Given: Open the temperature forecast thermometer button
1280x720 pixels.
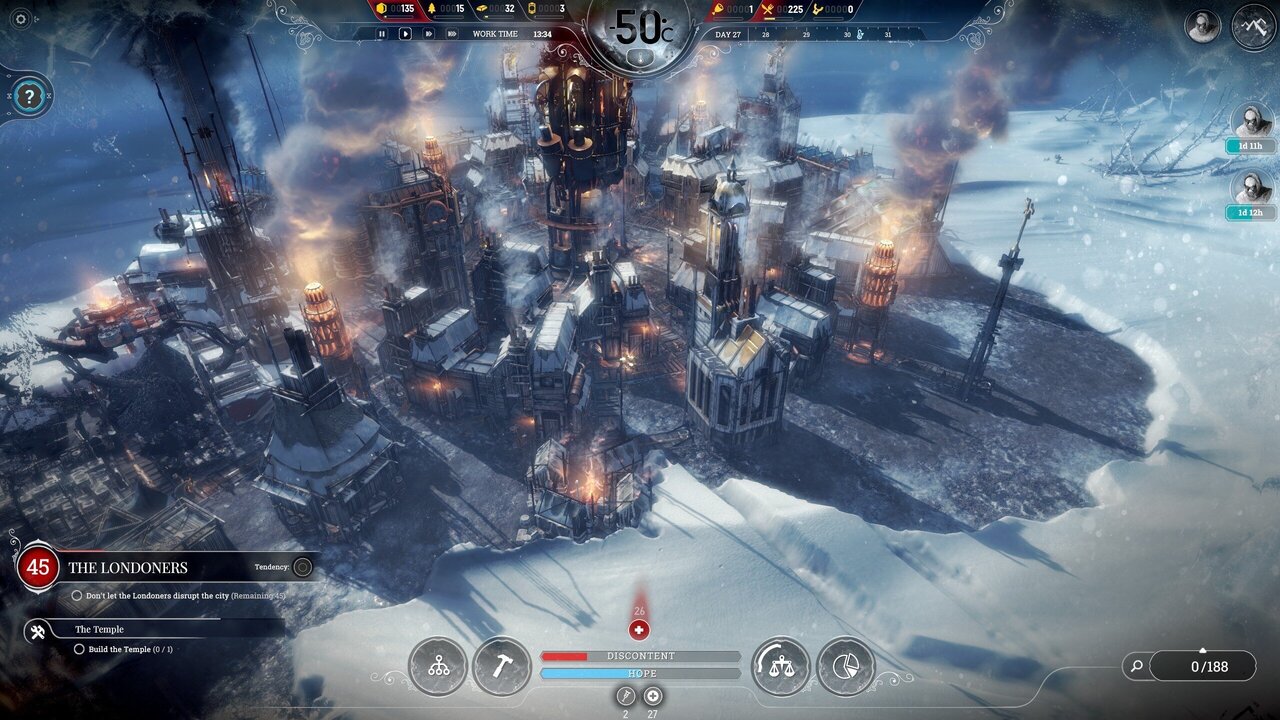Looking at the screenshot, I should coord(640,57).
